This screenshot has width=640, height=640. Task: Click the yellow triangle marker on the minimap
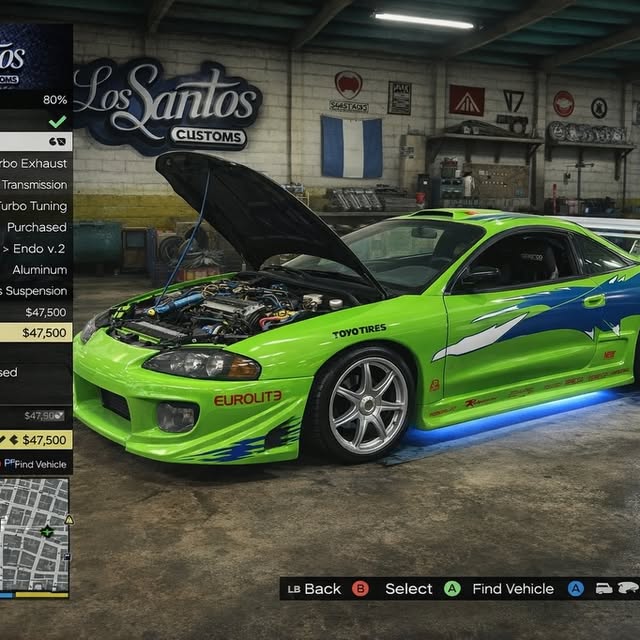[69, 520]
